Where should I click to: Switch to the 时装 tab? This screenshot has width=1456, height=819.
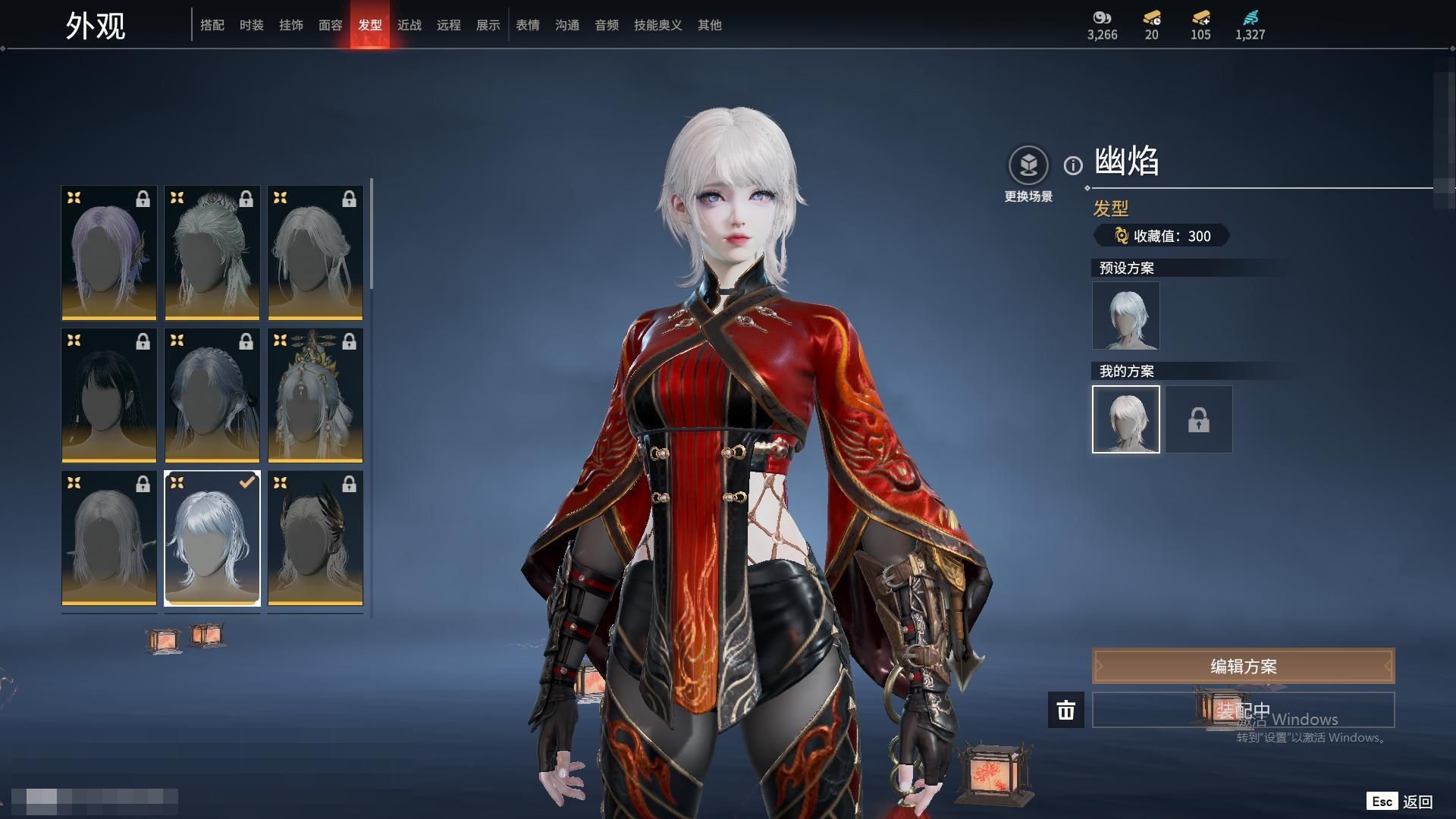pyautogui.click(x=251, y=25)
